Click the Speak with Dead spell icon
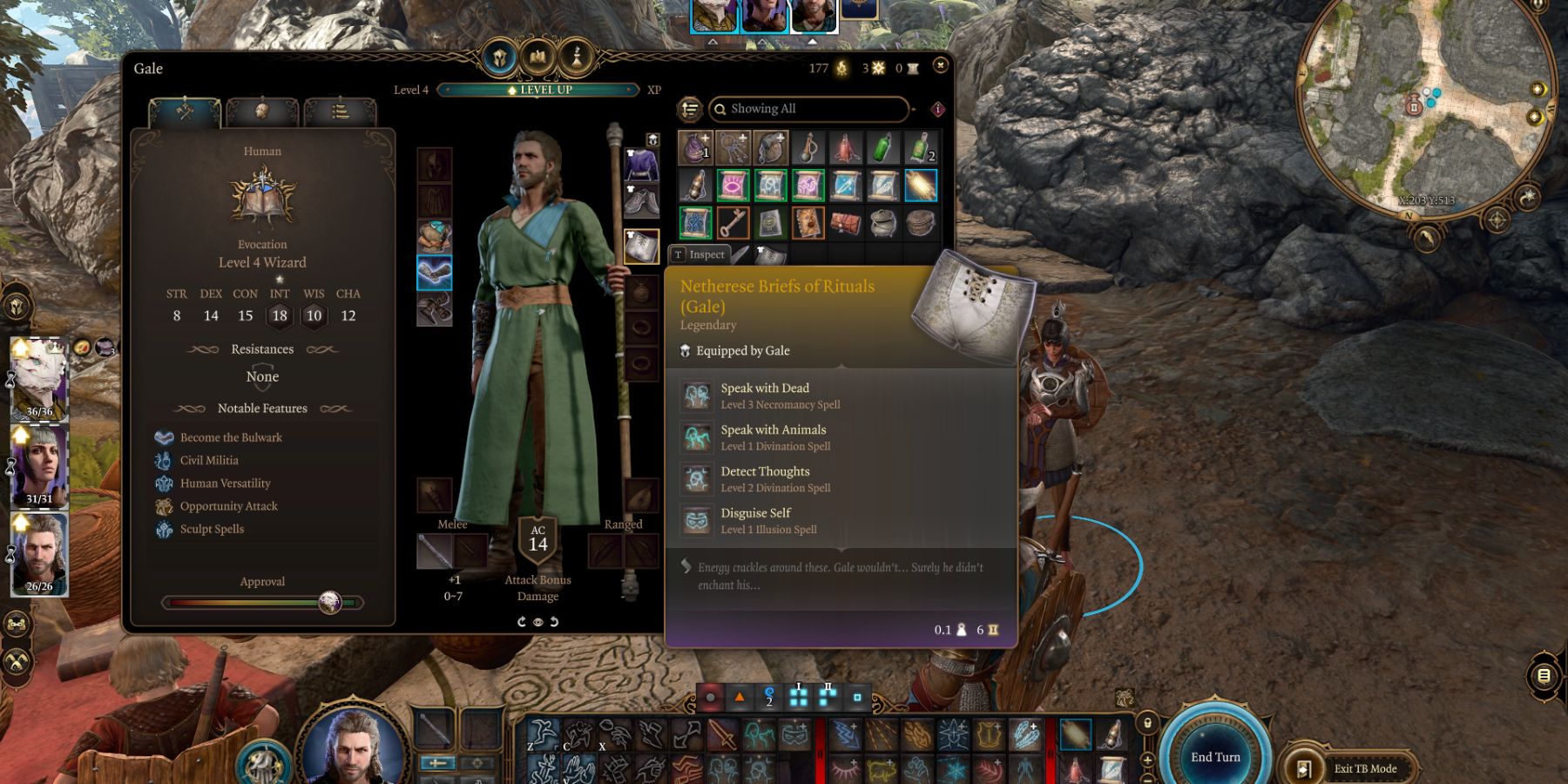1568x784 pixels. (697, 395)
